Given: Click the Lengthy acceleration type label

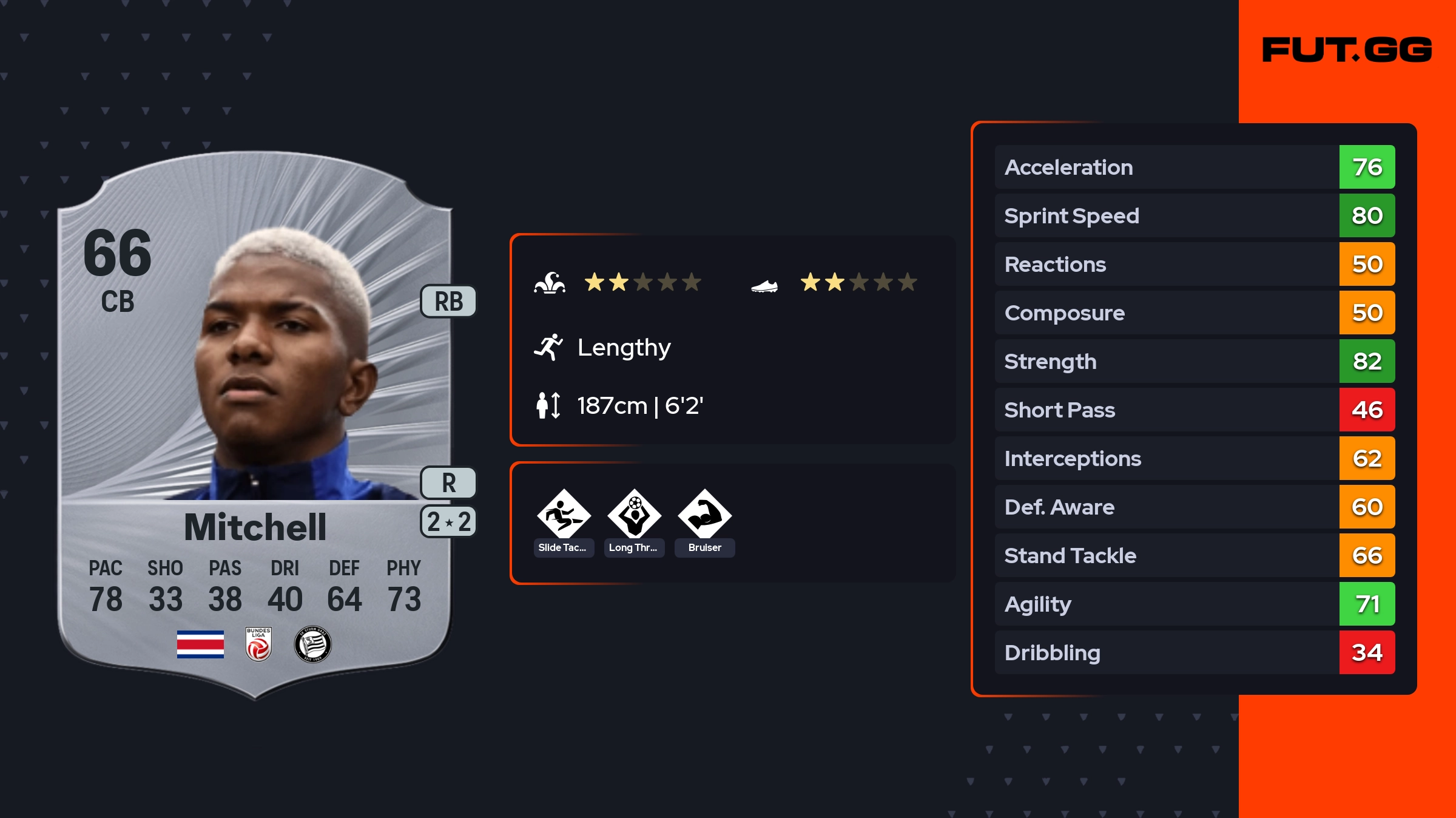Looking at the screenshot, I should [x=624, y=348].
